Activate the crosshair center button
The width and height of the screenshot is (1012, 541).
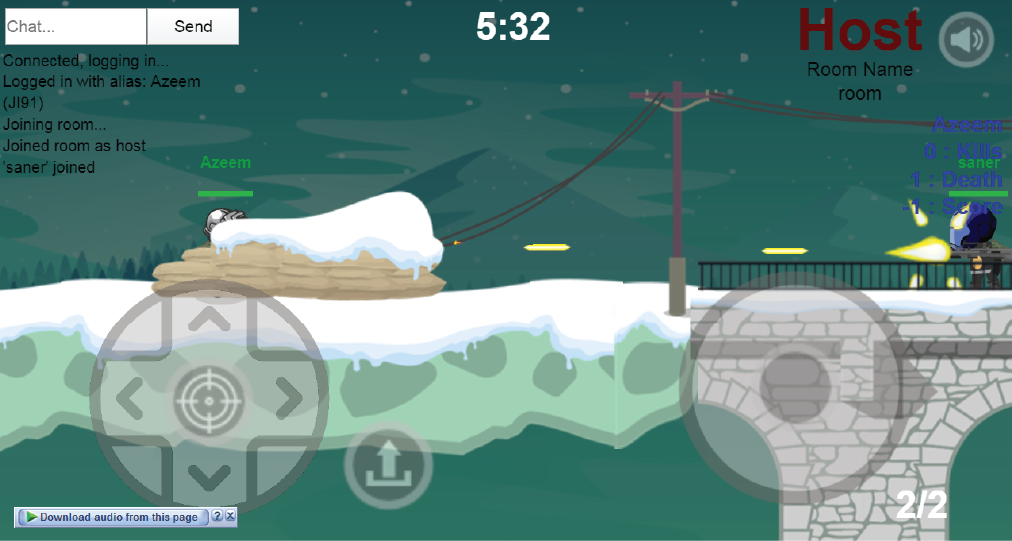tap(209, 399)
